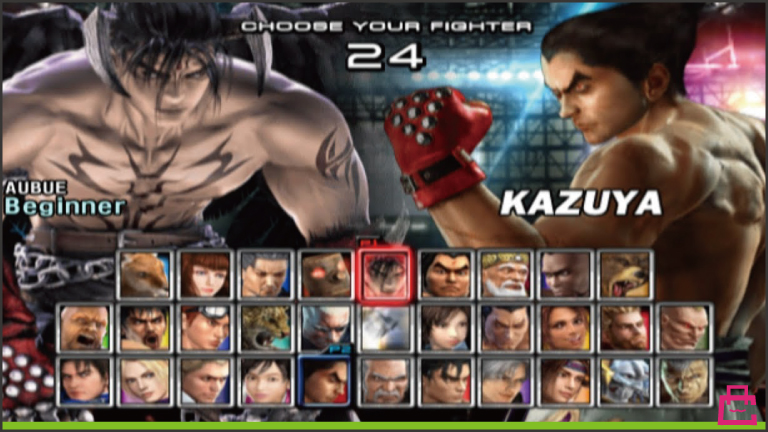Choose the kangaroo fighter portrait
The height and width of the screenshot is (432, 768).
click(x=141, y=275)
